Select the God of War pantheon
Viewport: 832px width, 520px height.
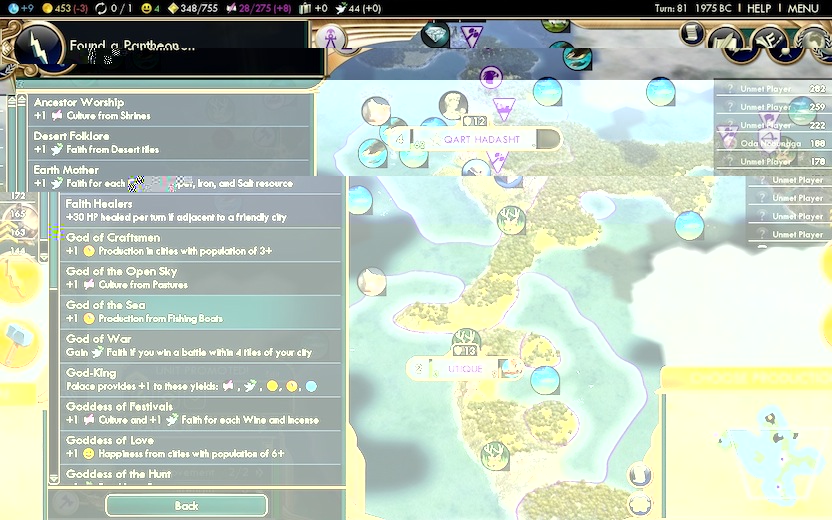point(200,346)
